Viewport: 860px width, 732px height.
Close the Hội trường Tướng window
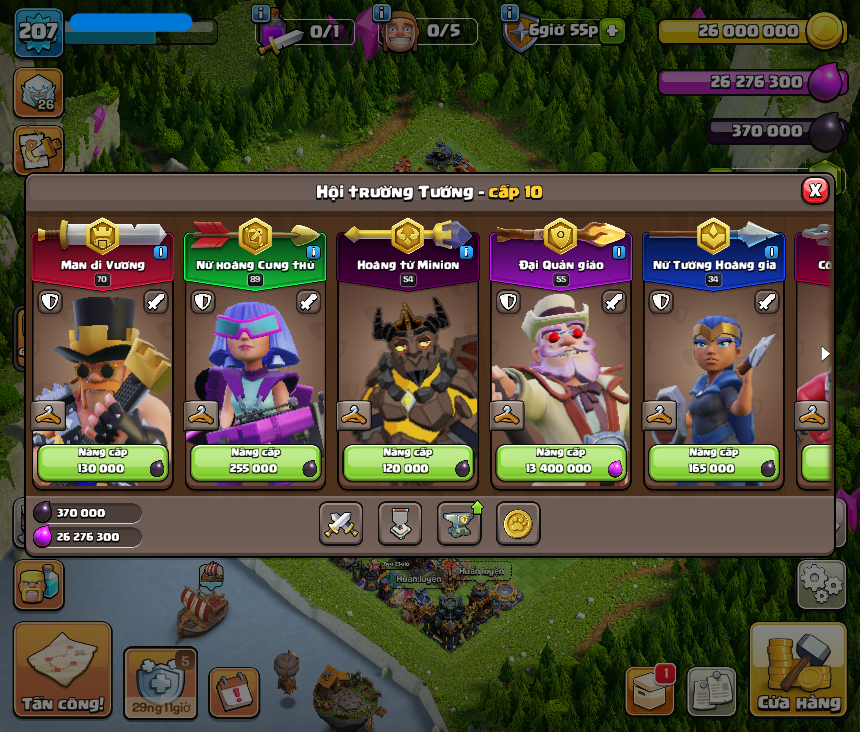click(815, 190)
